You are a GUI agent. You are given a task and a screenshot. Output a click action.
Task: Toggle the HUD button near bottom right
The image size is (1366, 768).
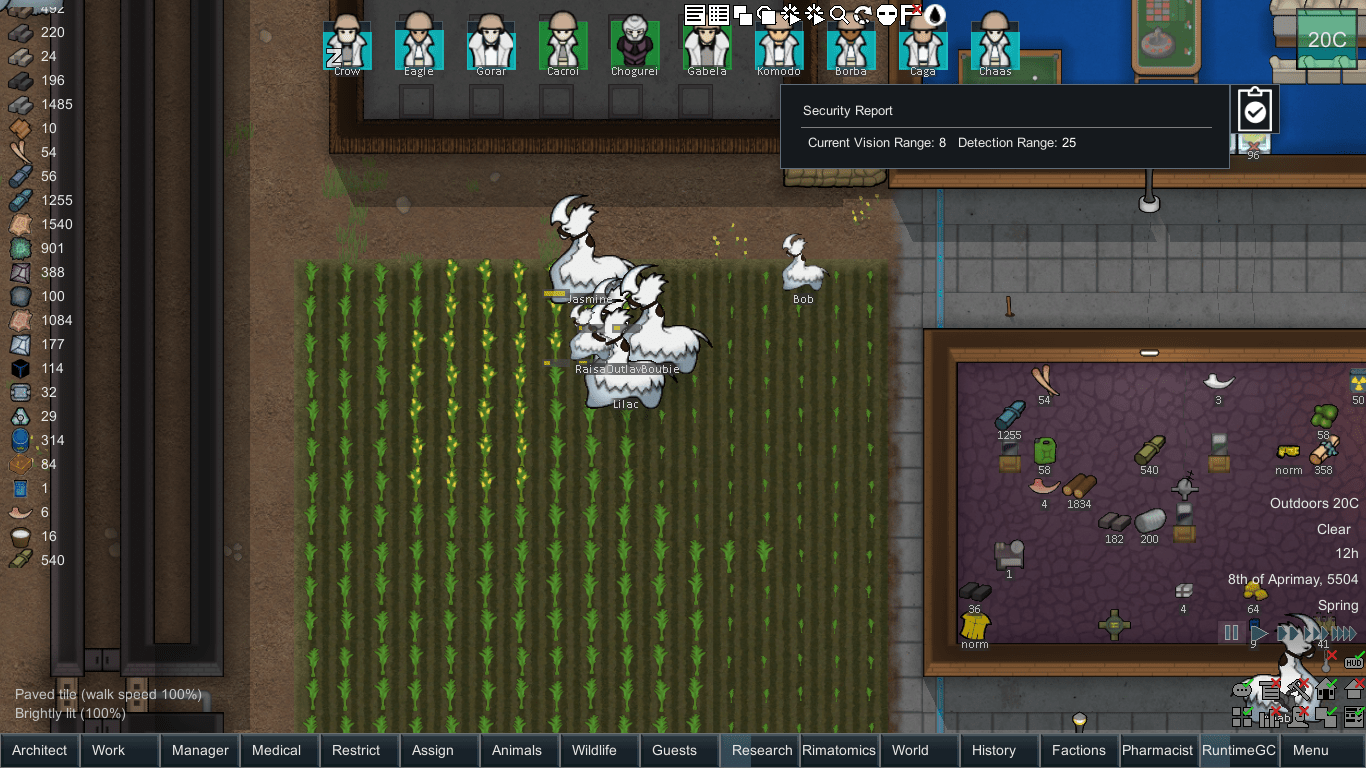tap(1352, 662)
